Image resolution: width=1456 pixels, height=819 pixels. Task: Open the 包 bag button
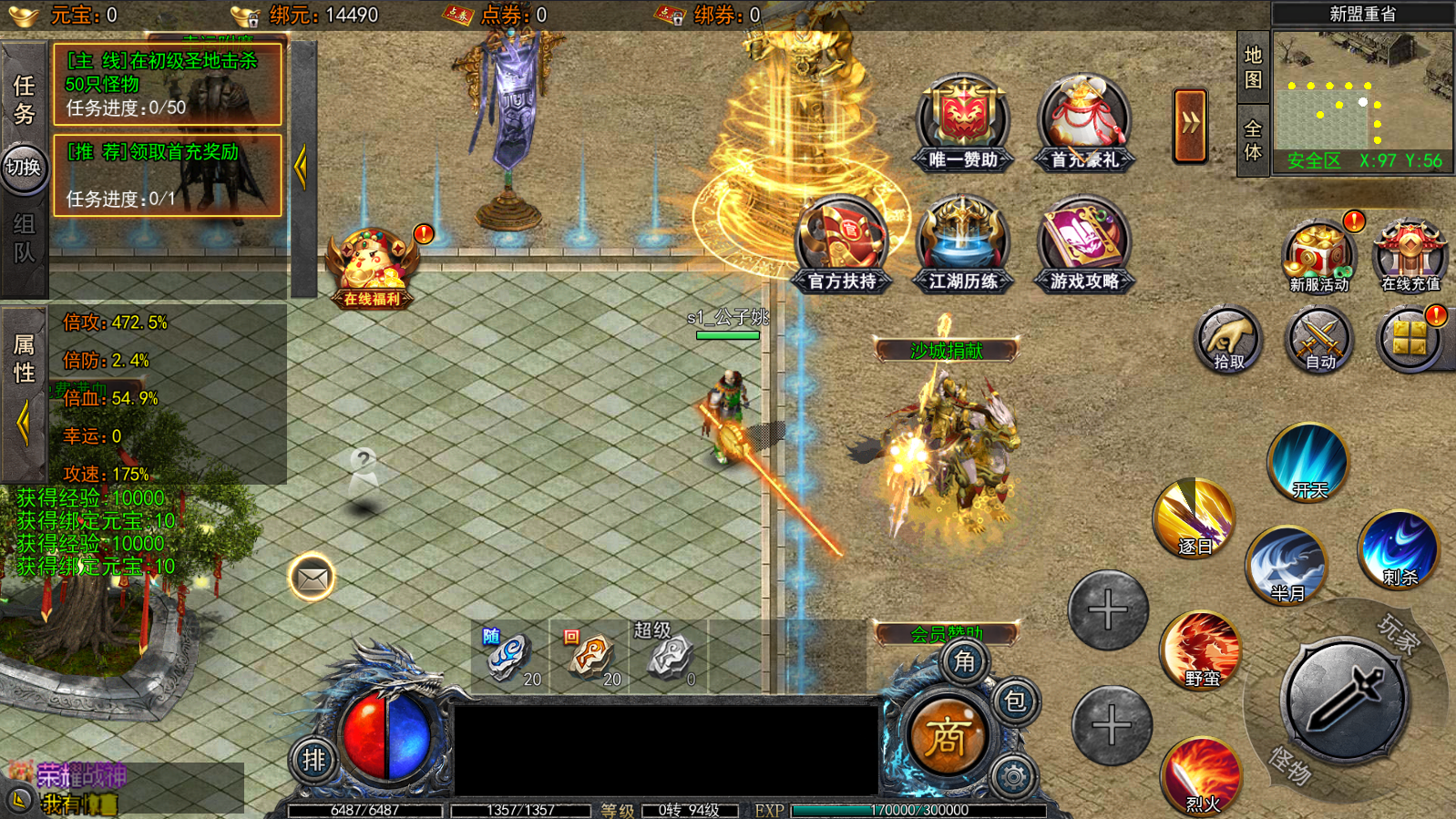click(x=1015, y=701)
